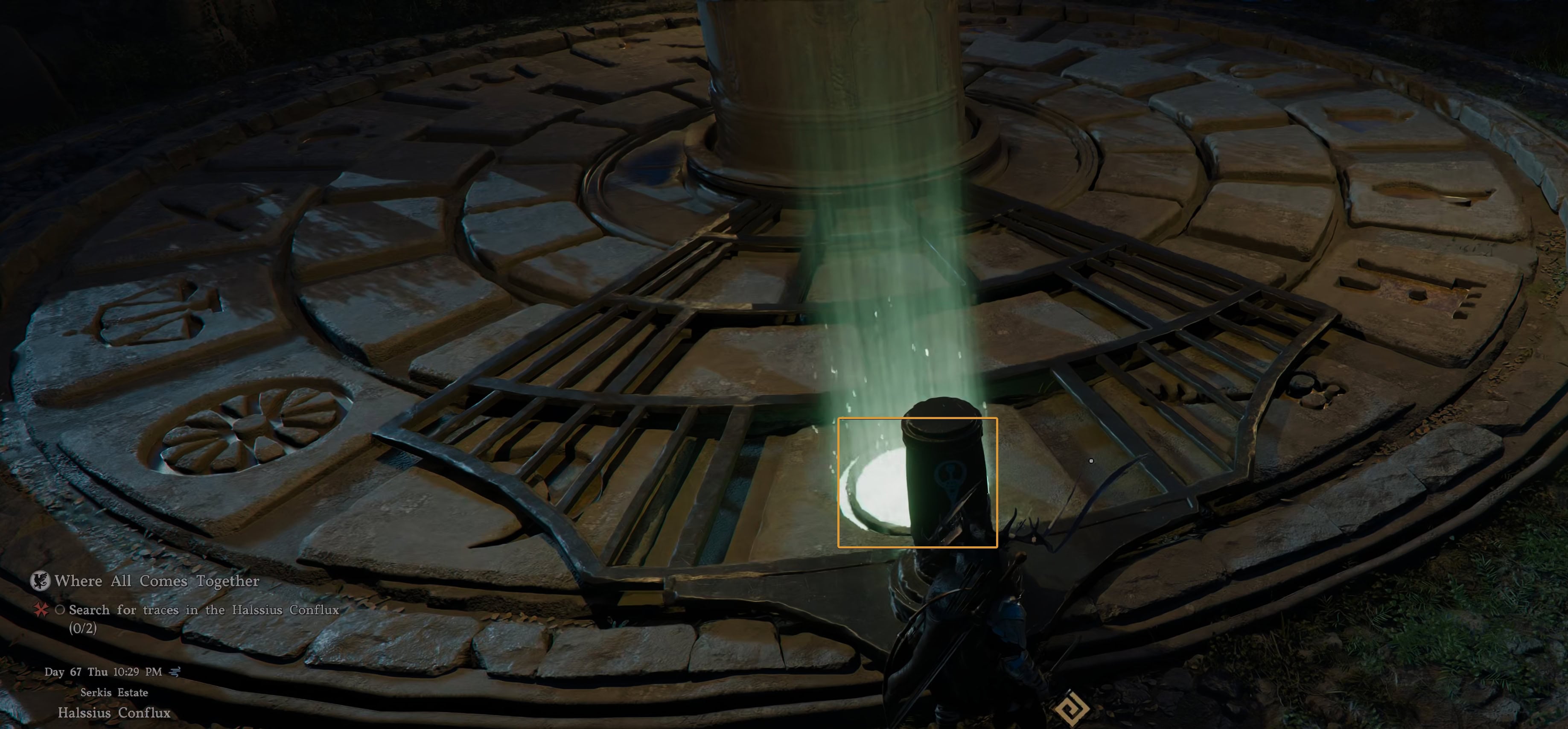Click the quest title Where All Comes Together

pyautogui.click(x=157, y=581)
